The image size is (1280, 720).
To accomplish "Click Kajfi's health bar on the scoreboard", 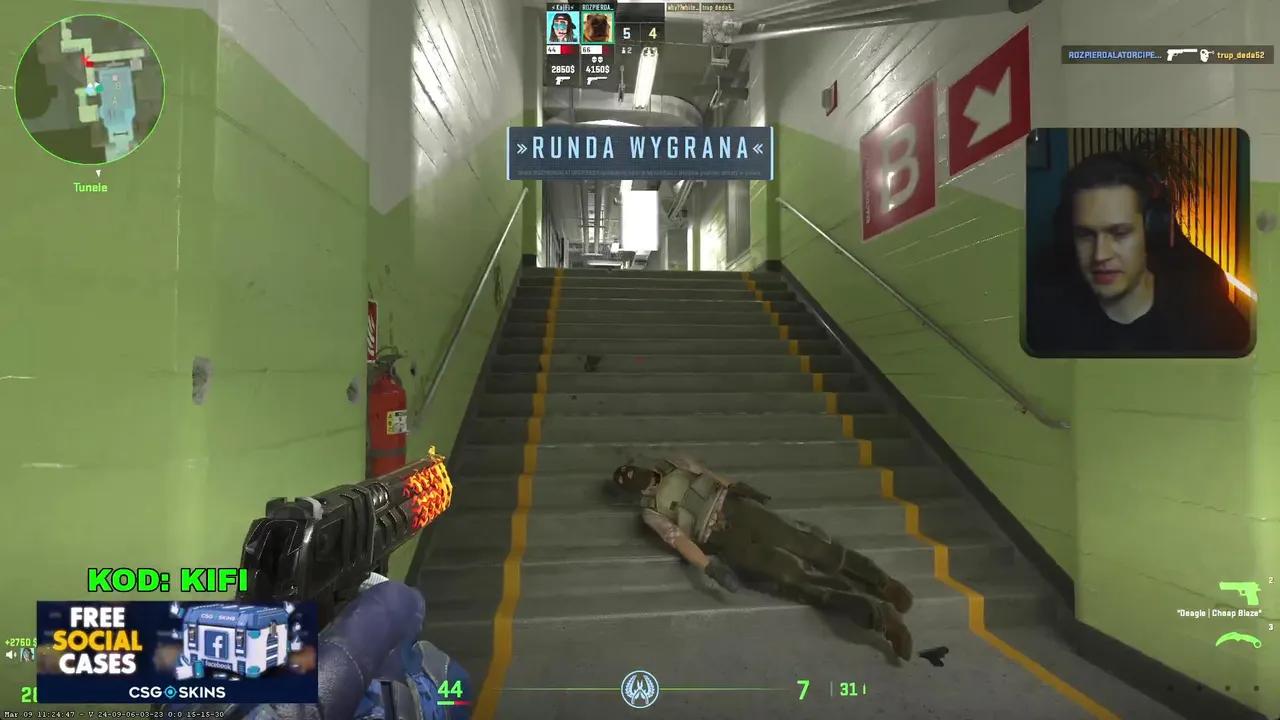I will [x=560, y=50].
